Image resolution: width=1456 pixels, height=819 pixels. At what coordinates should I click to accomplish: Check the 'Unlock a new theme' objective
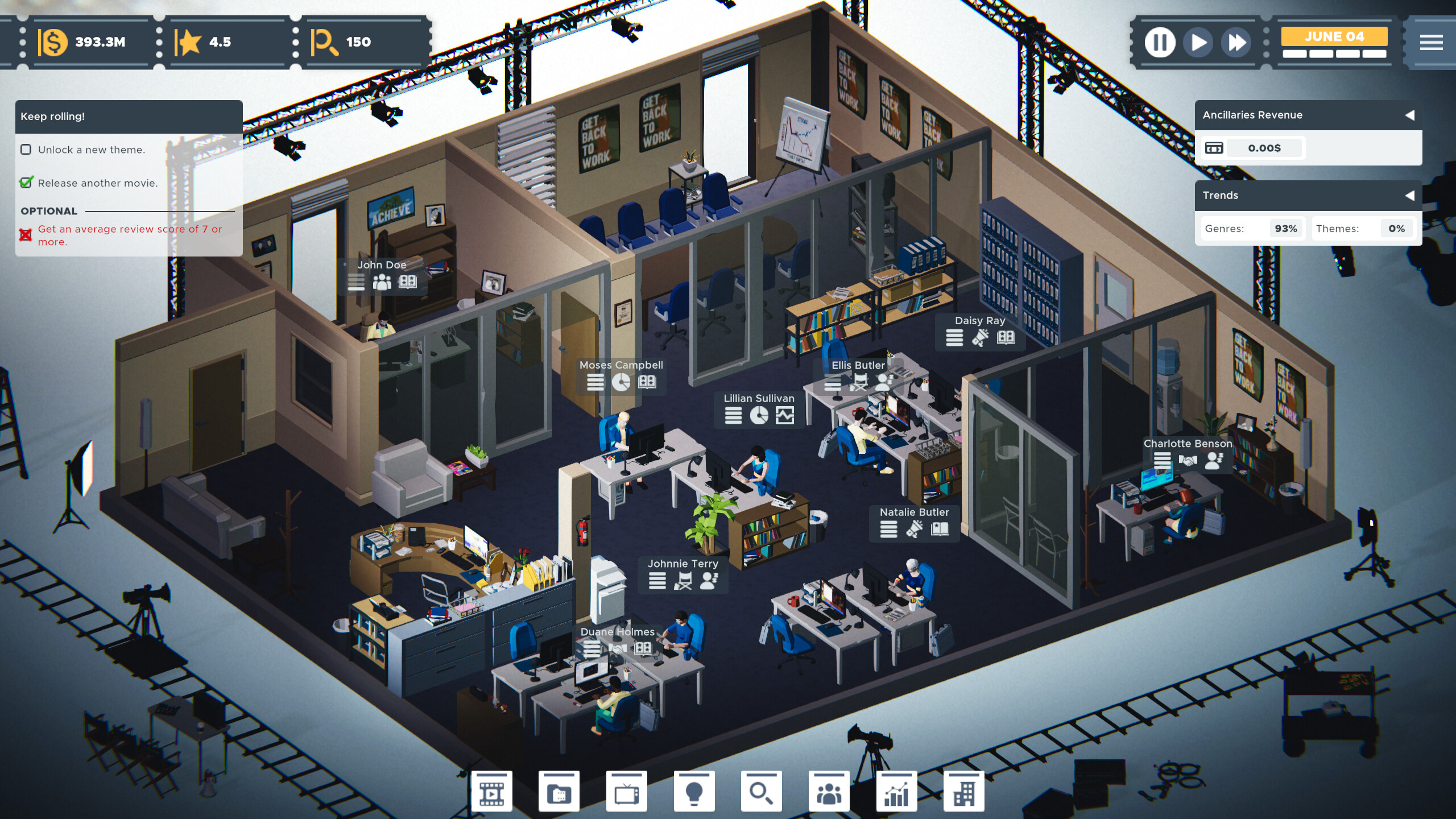pos(26,150)
